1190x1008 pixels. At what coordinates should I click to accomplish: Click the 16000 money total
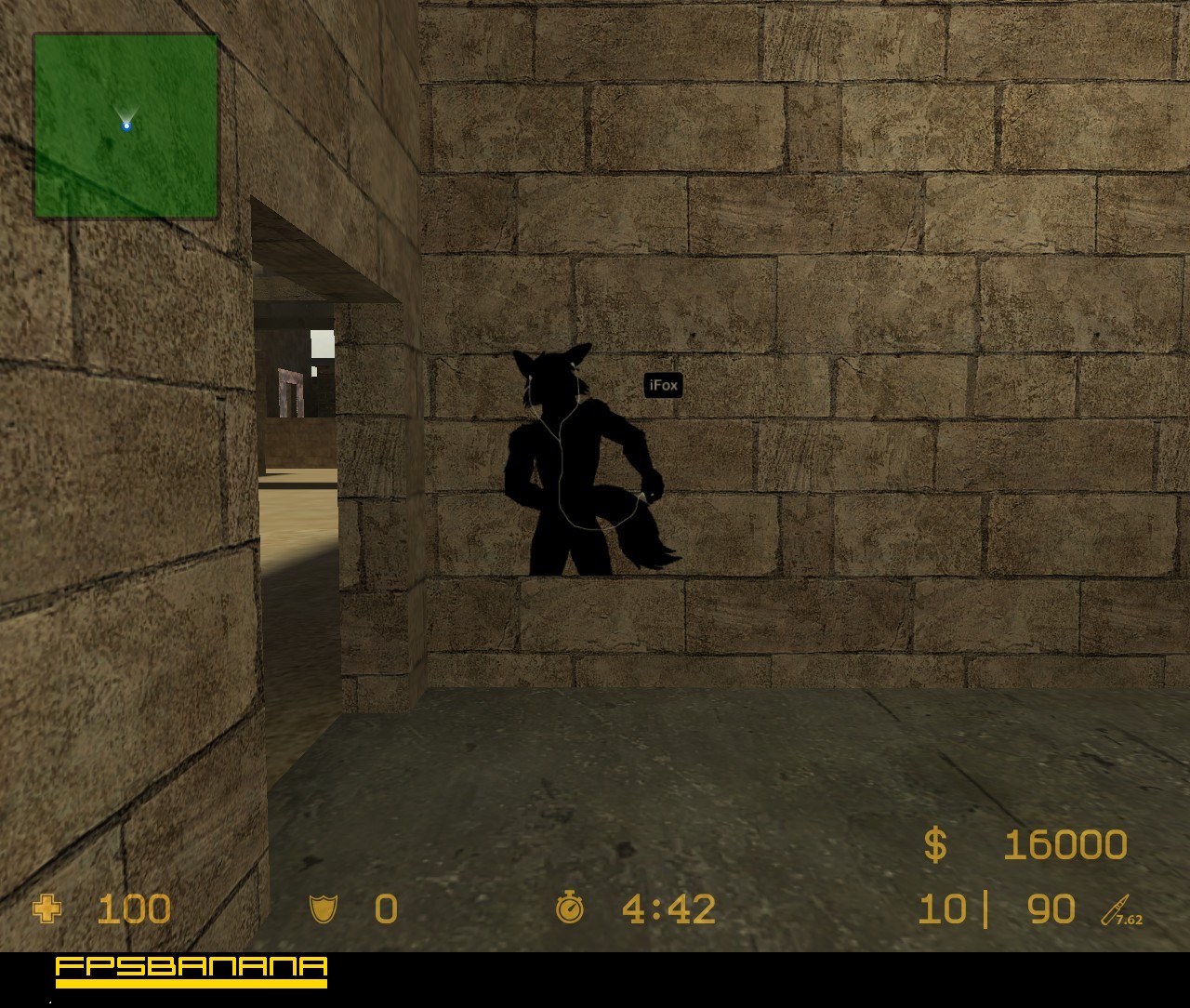pyautogui.click(x=1064, y=844)
